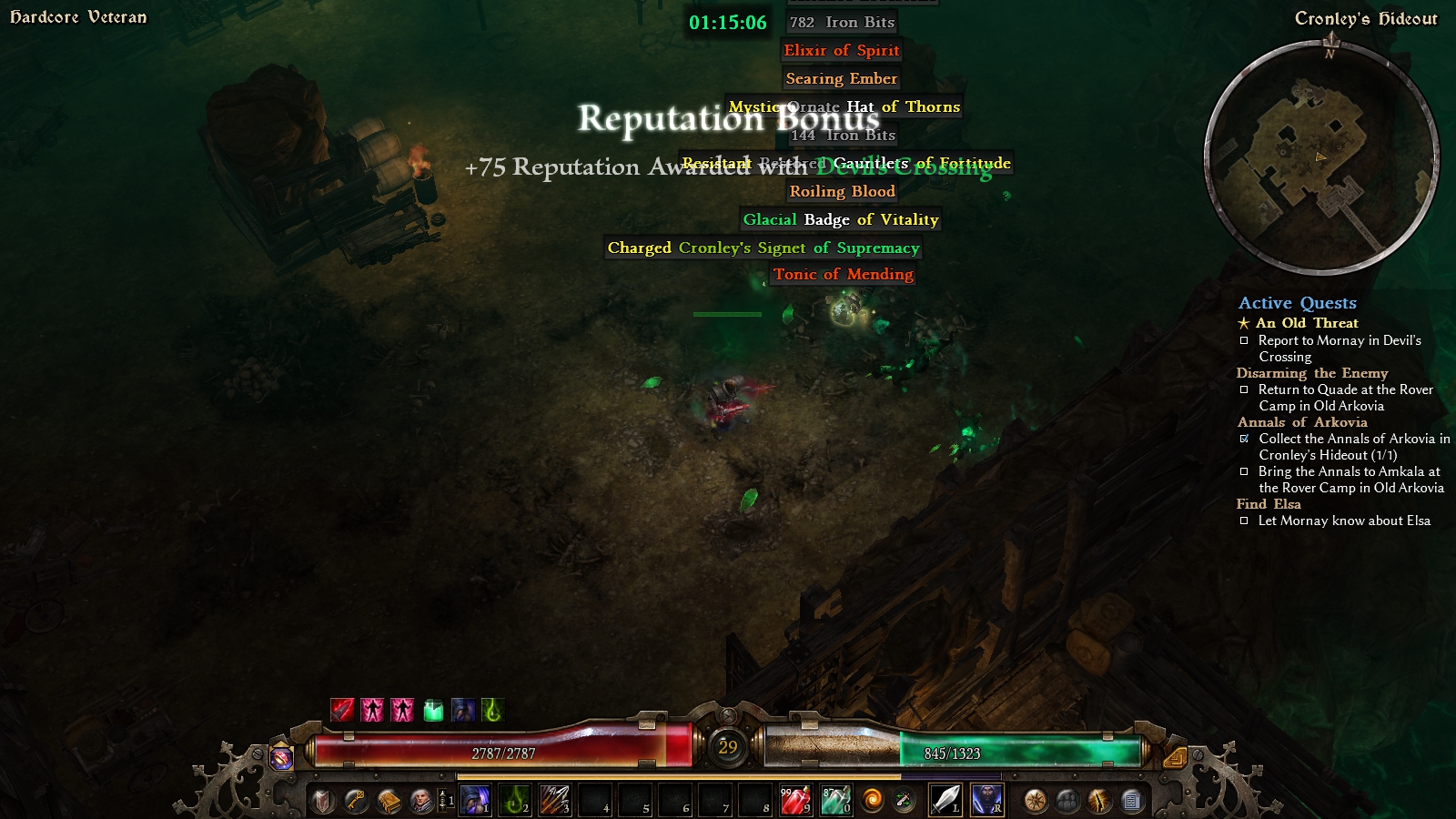Drink the green energy potion
Image resolution: width=1456 pixels, height=819 pixels.
pyautogui.click(x=835, y=800)
